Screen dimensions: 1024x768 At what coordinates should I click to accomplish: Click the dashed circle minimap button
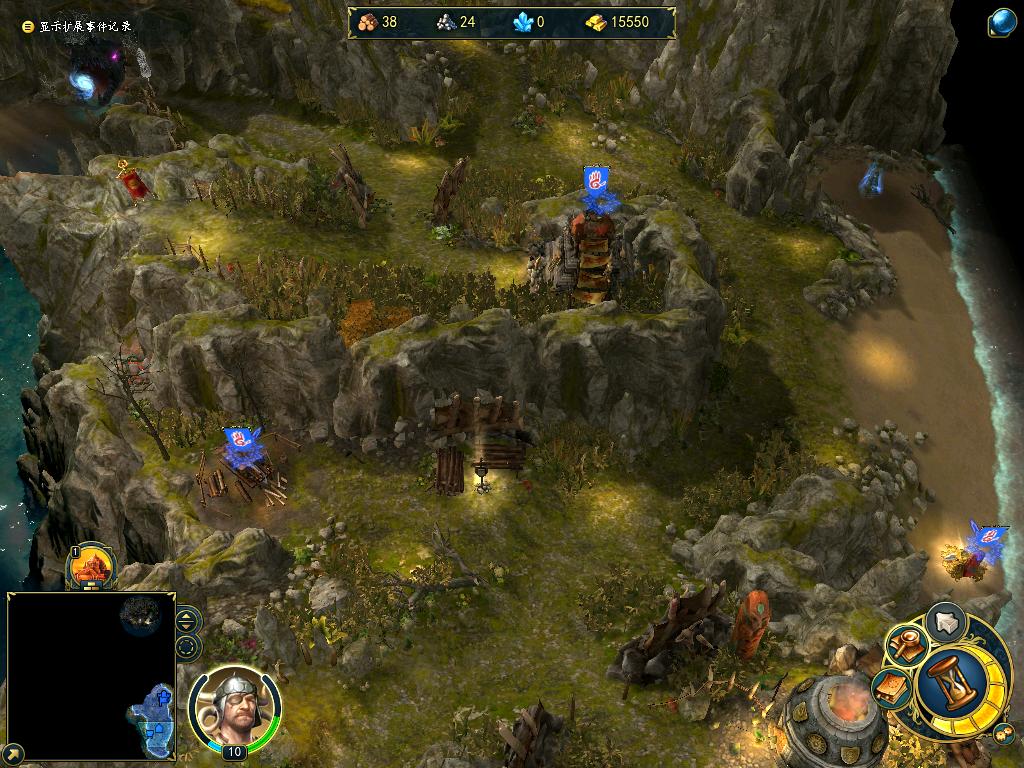coord(188,646)
